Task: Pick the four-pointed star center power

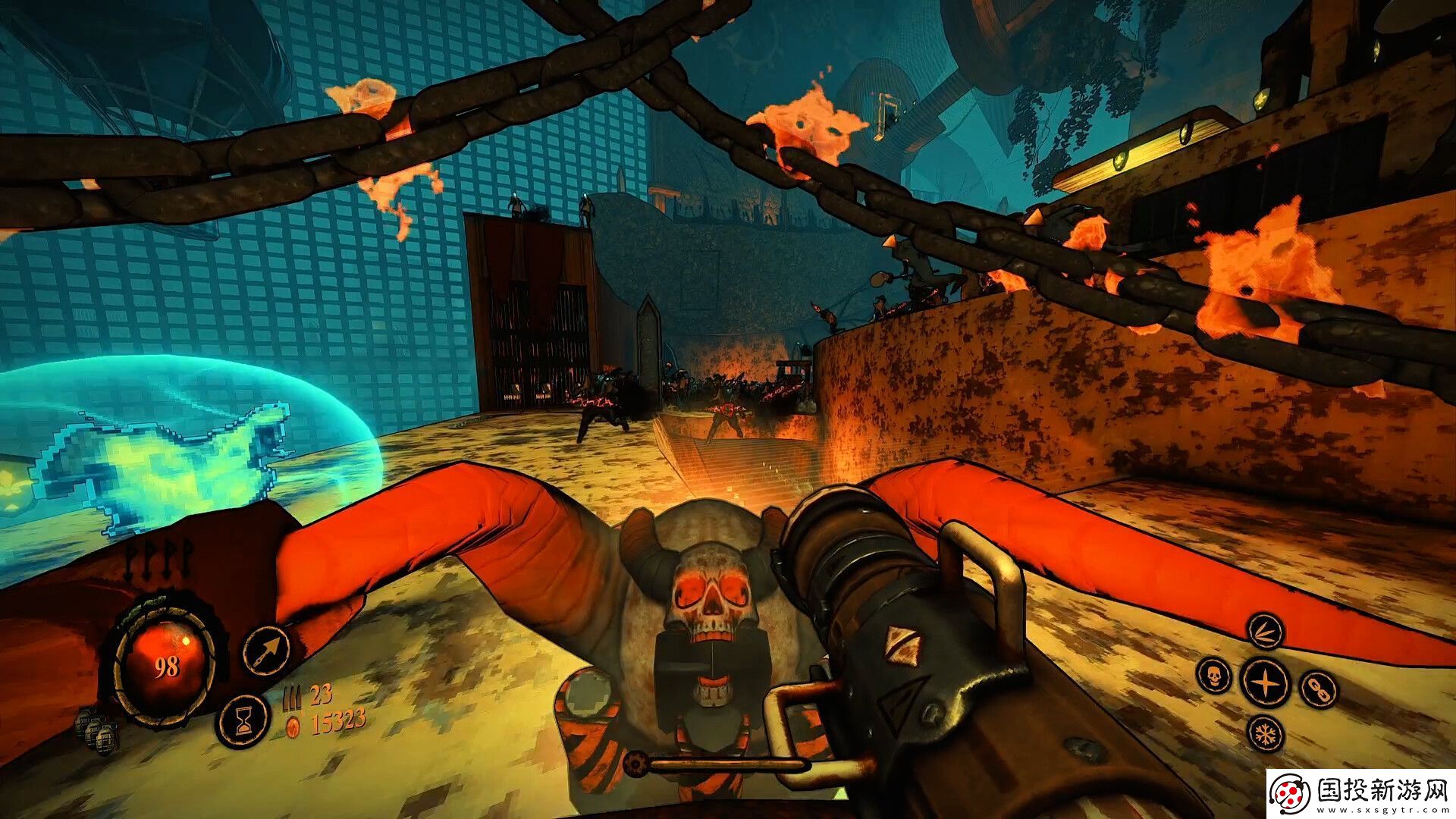Action: click(1264, 681)
